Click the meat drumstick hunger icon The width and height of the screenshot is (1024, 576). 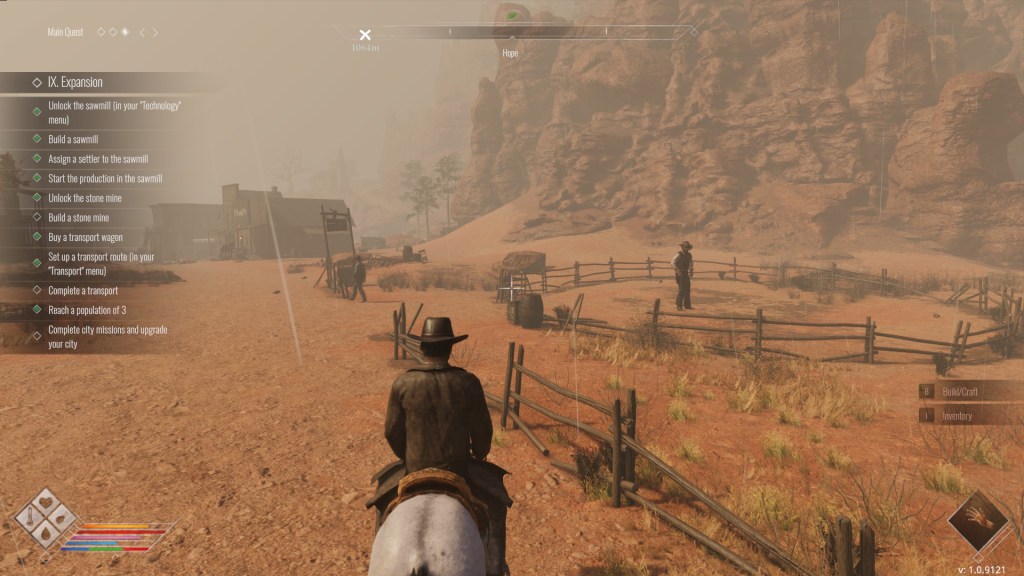tap(61, 518)
